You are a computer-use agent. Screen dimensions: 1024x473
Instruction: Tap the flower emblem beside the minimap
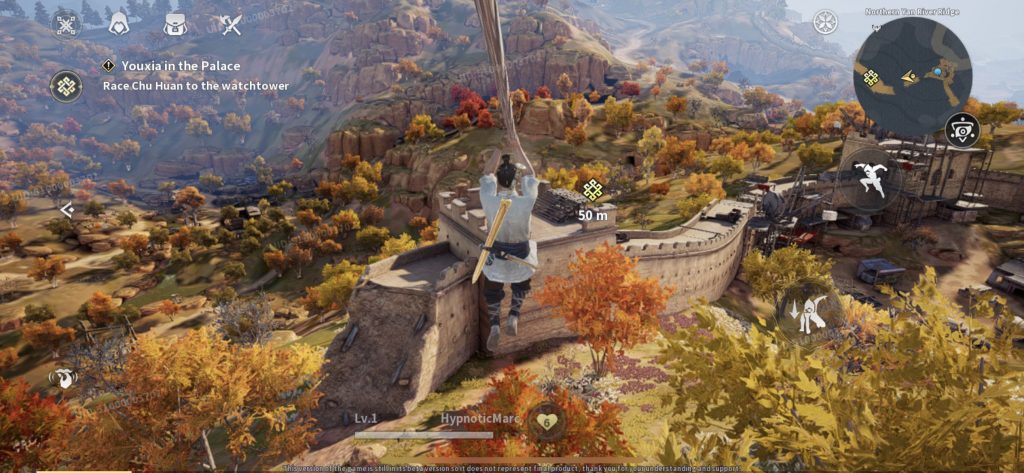click(x=825, y=22)
